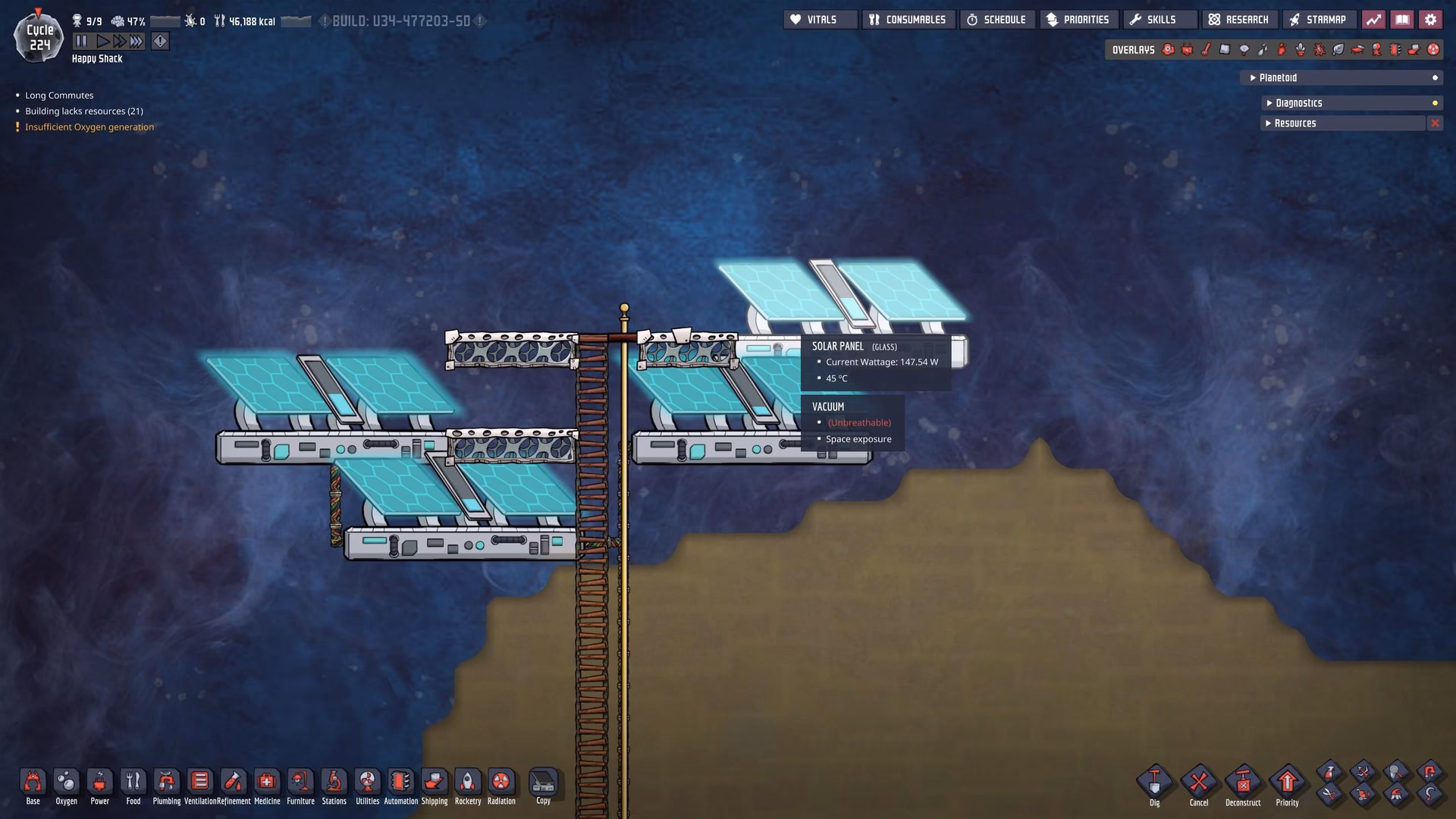Open the Plumbing build category
Image resolution: width=1456 pixels, height=819 pixels.
pyautogui.click(x=166, y=786)
